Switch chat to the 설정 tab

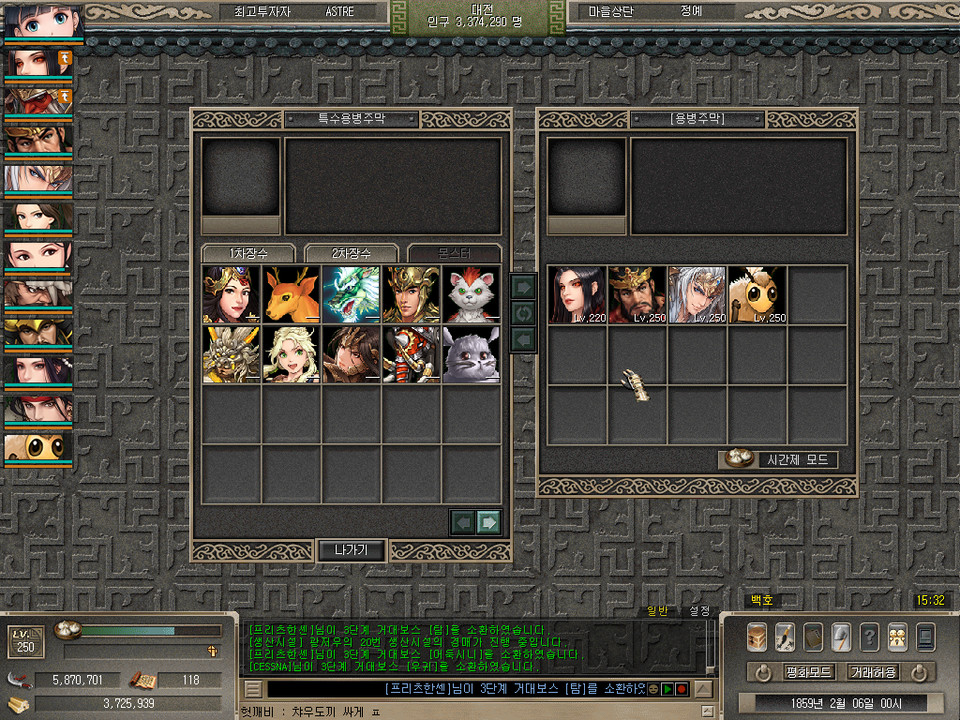(x=700, y=611)
